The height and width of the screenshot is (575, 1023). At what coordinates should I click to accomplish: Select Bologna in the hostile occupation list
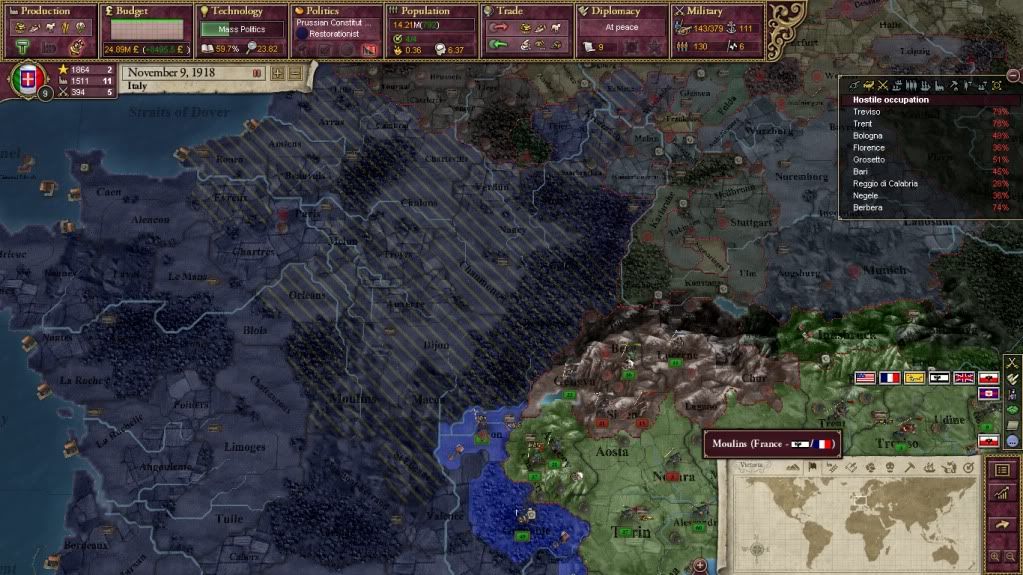click(x=868, y=136)
